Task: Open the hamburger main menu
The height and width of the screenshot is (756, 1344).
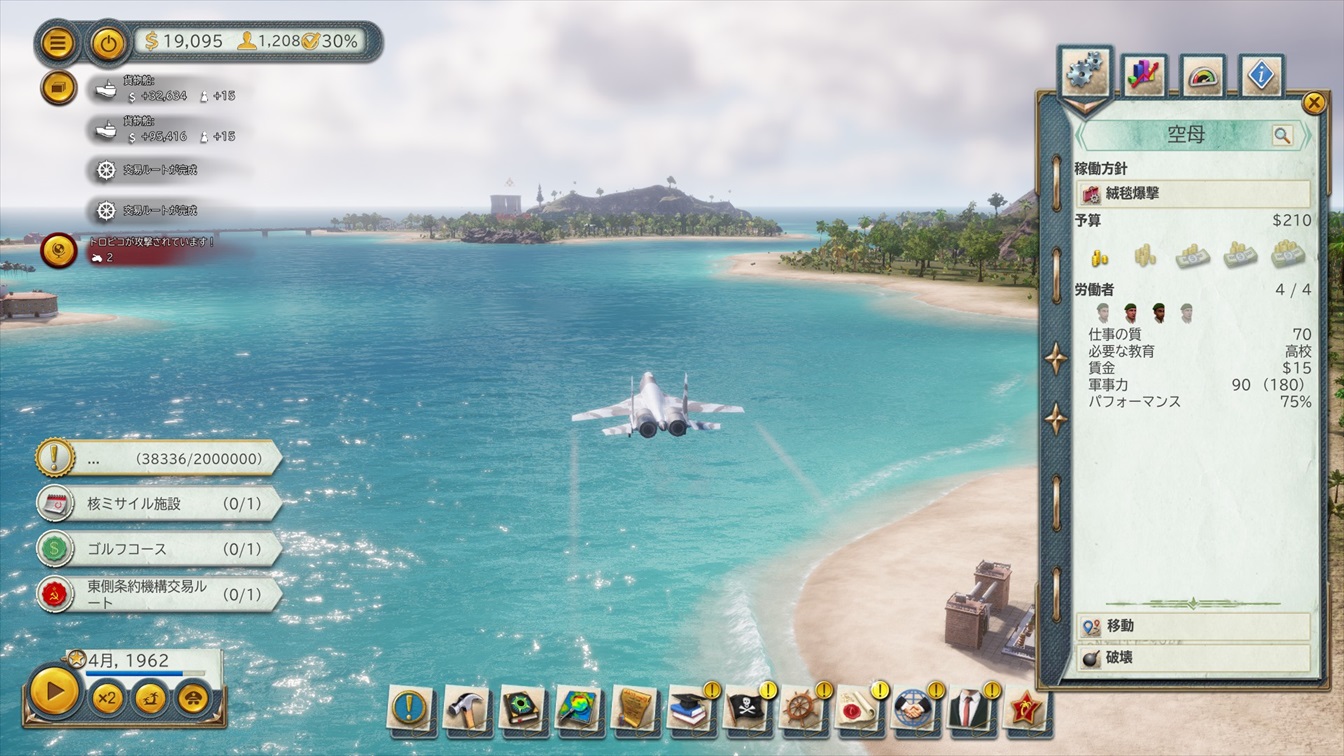Action: click(x=58, y=42)
